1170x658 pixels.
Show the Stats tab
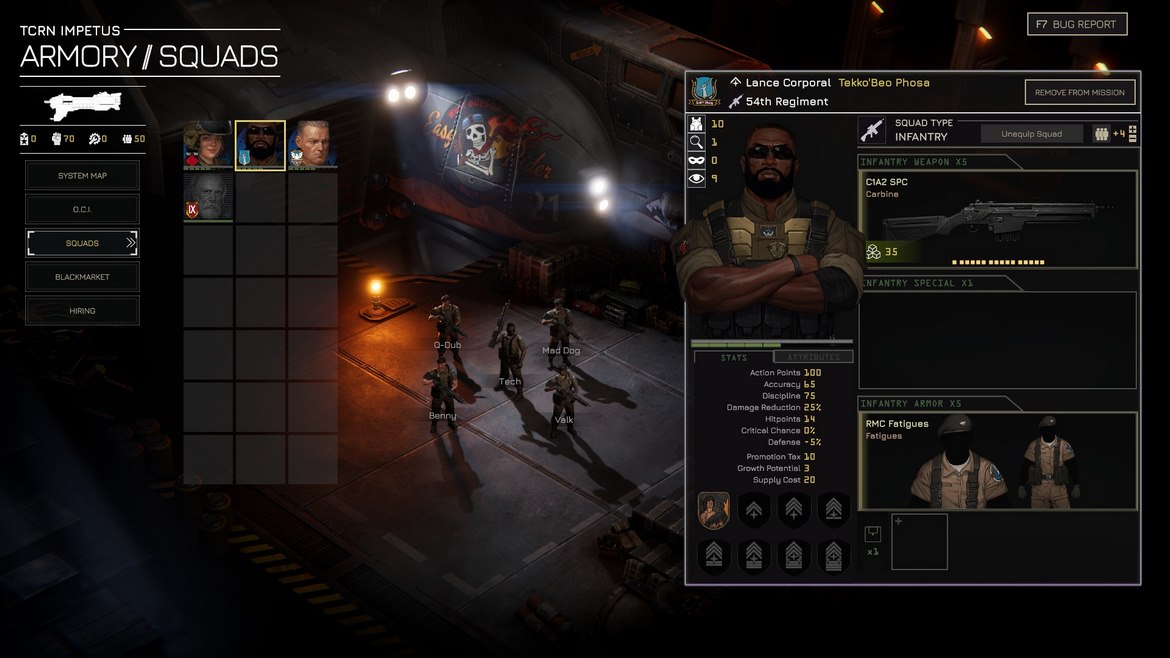pyautogui.click(x=734, y=357)
